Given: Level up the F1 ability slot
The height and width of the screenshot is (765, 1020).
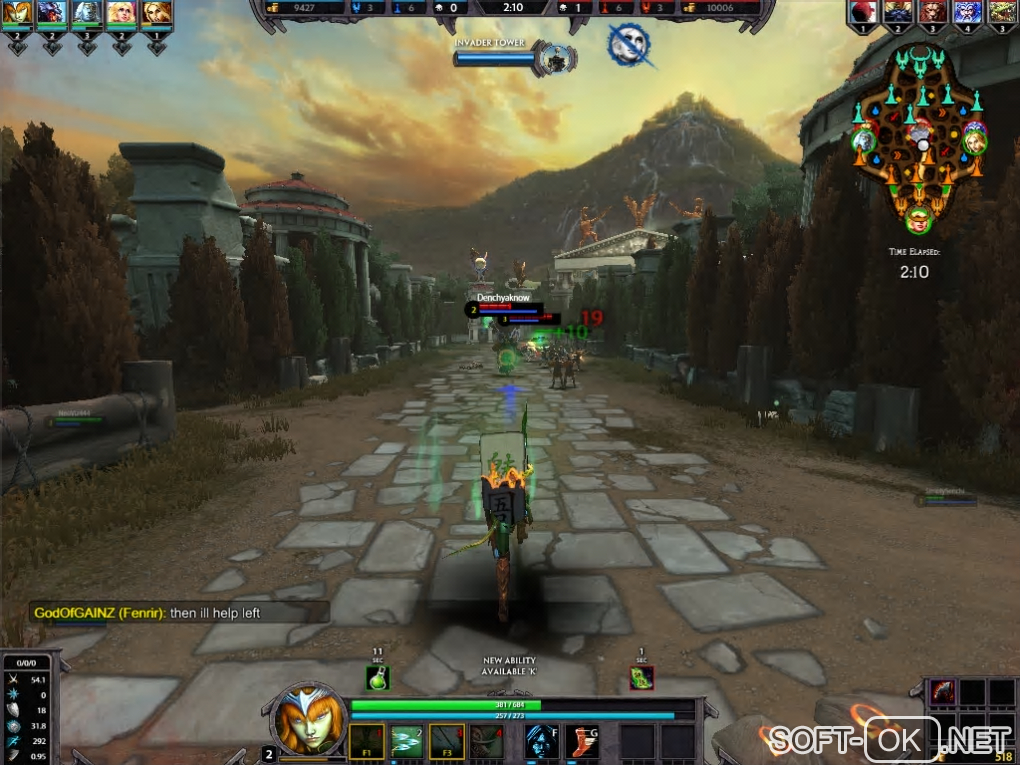Looking at the screenshot, I should [x=365, y=742].
